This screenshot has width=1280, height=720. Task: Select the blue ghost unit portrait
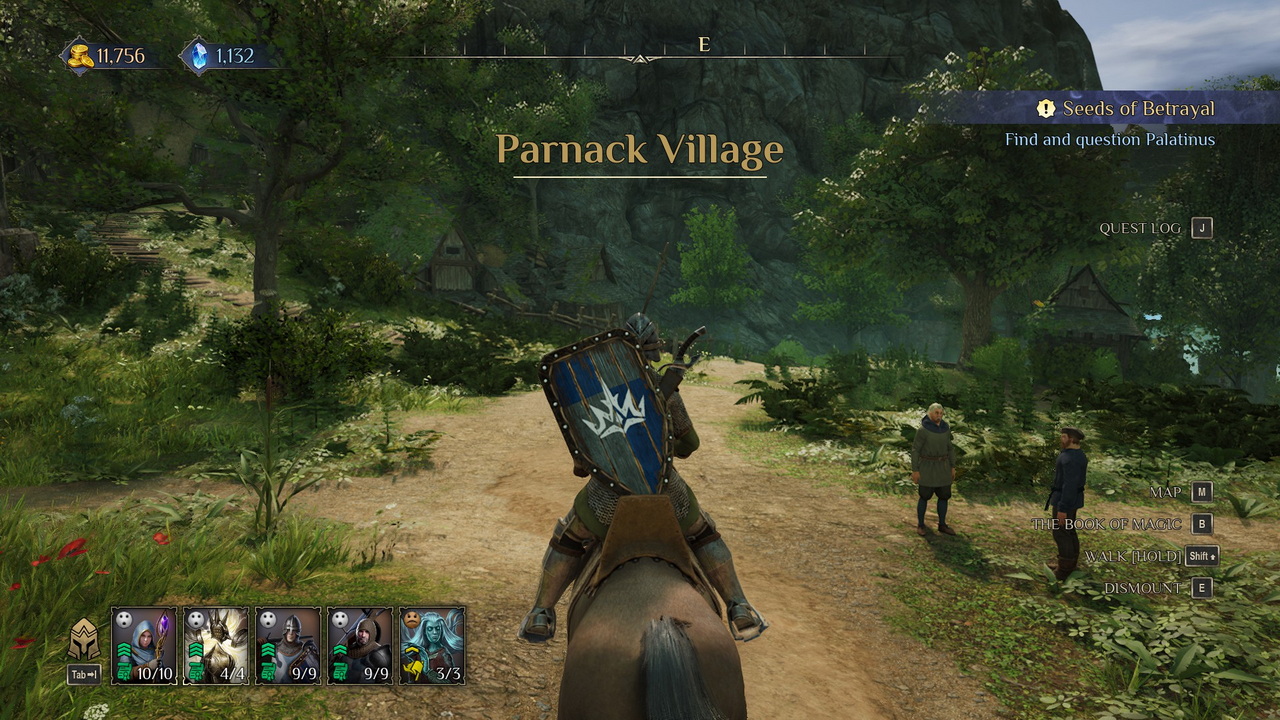432,645
